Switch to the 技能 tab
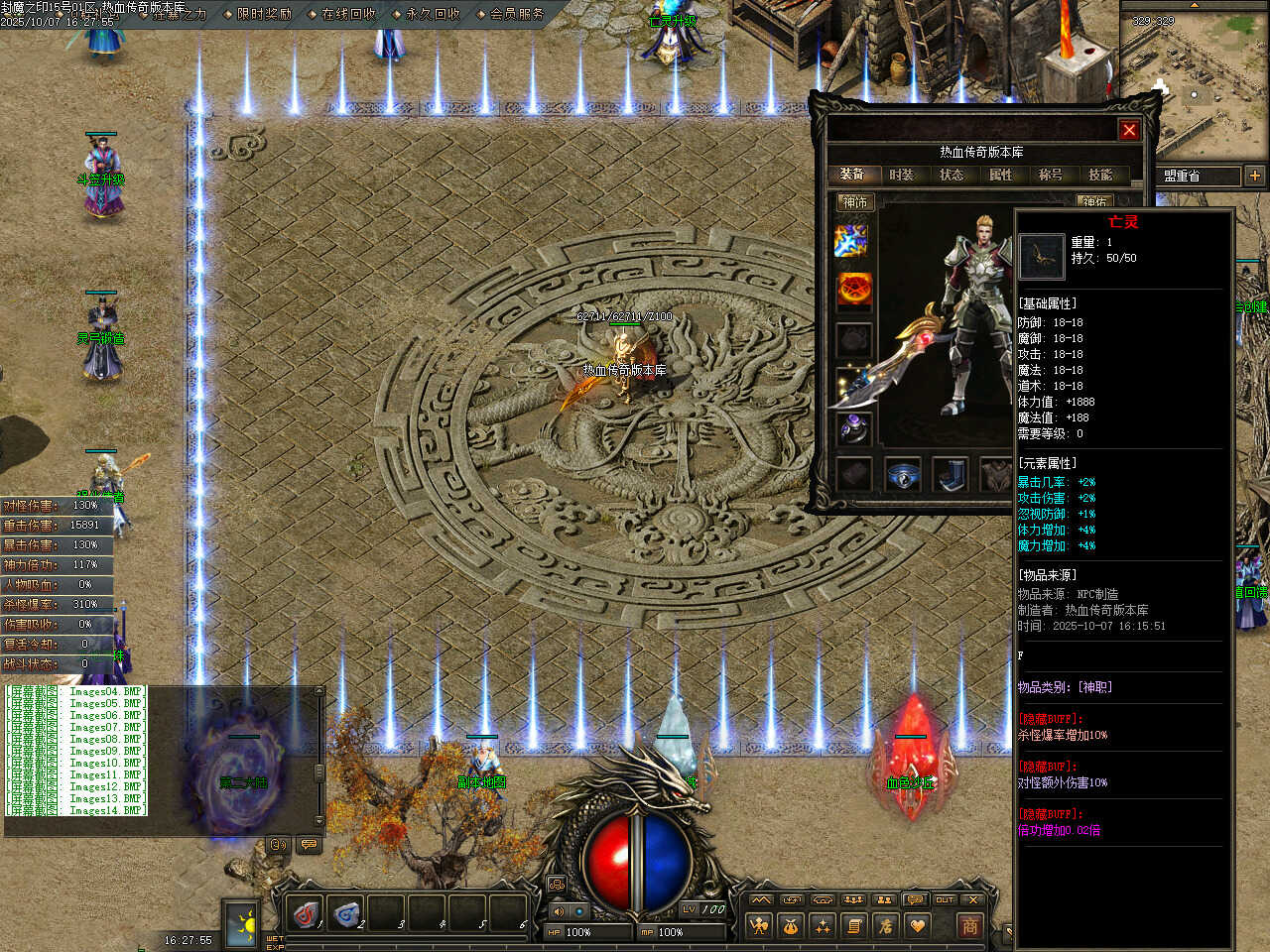This screenshot has width=1270, height=952. point(1100,175)
